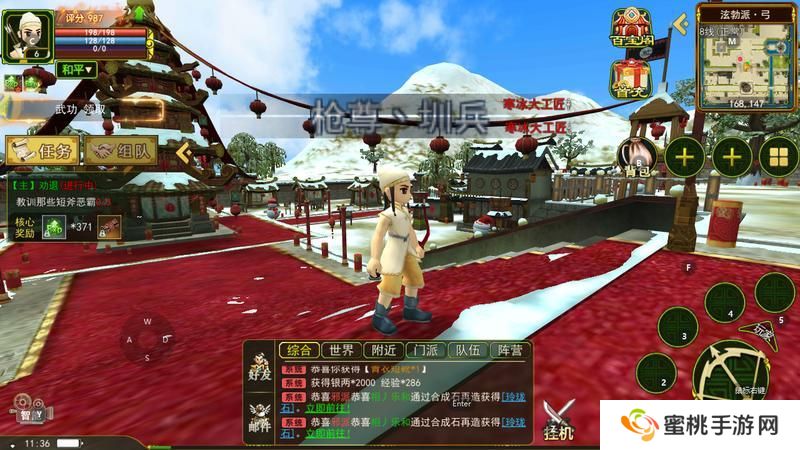The image size is (800, 450).
Task: Switch to the 组队 team tab
Action: pyautogui.click(x=121, y=151)
